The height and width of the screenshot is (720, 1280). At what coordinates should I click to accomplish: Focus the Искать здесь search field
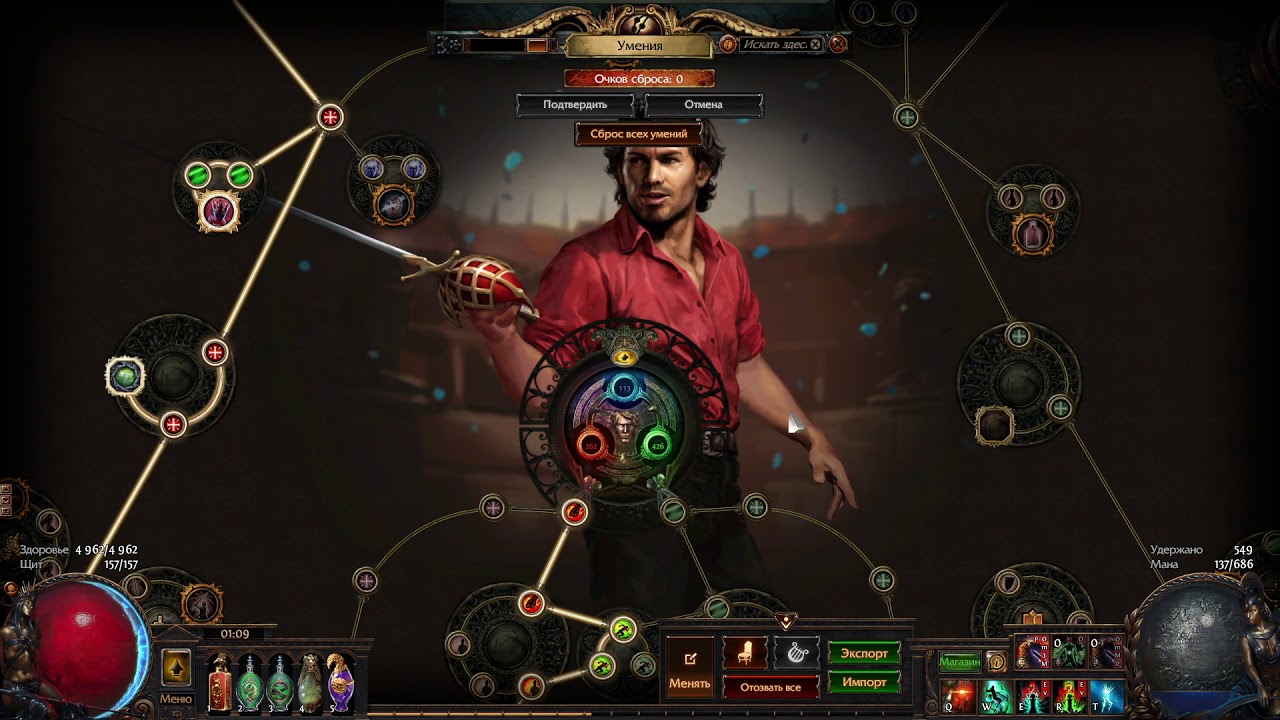pyautogui.click(x=776, y=45)
